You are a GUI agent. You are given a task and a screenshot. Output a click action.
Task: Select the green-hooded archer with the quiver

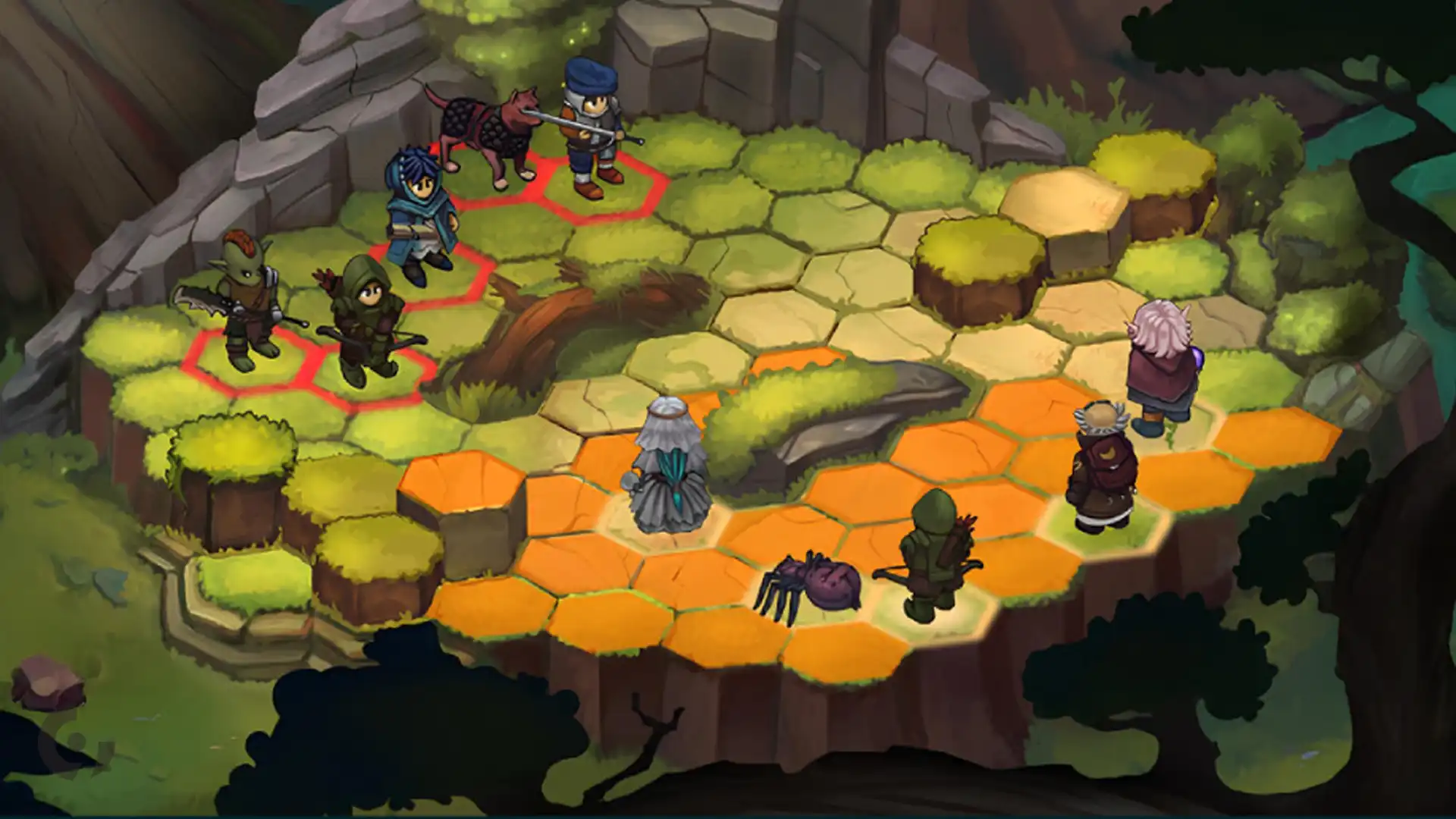(932, 554)
